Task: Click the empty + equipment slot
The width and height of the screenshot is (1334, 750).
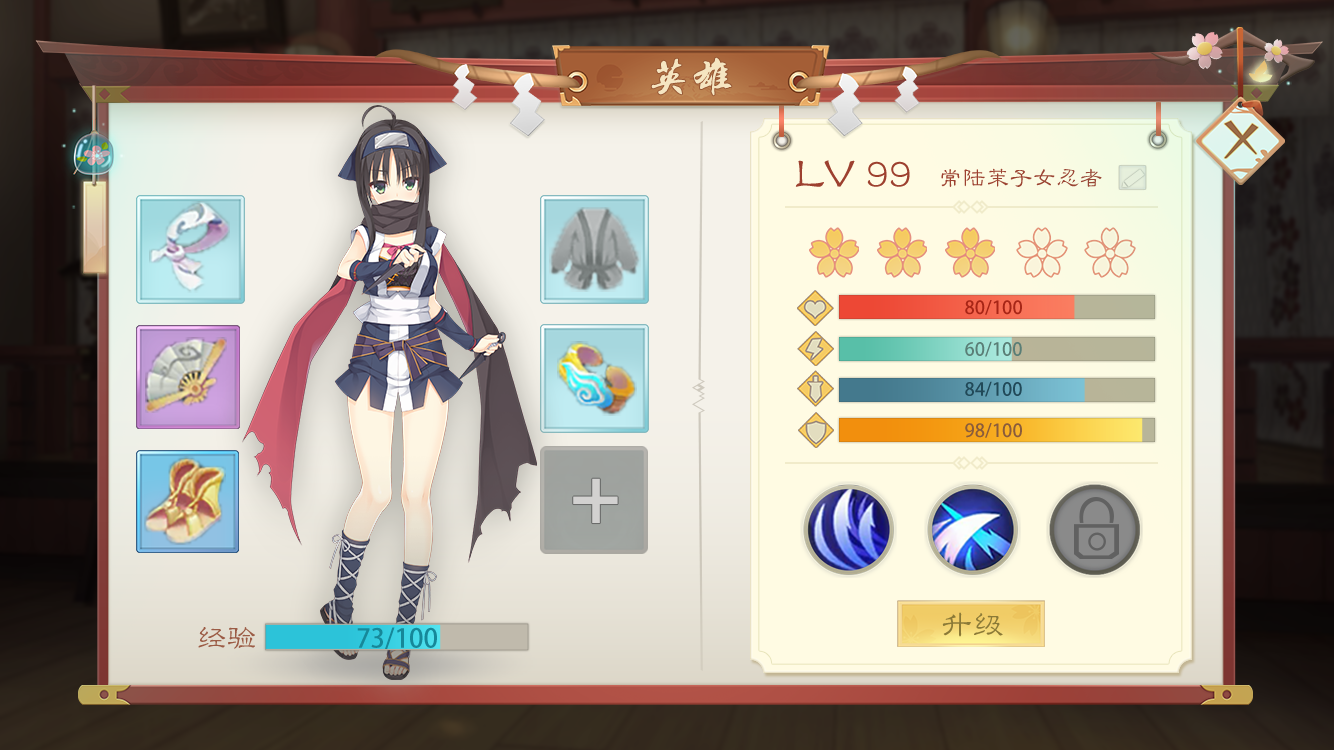Action: (x=593, y=501)
